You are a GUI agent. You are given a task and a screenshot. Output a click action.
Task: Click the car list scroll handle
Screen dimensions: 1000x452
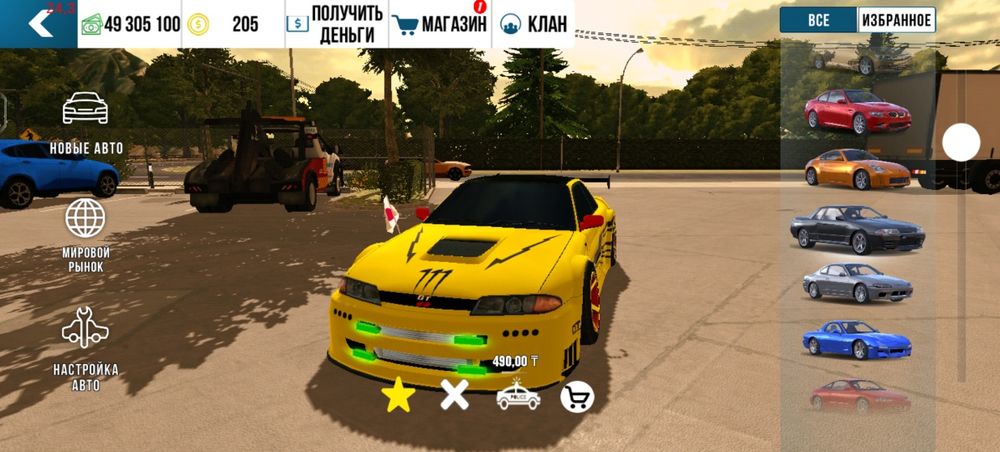tap(961, 143)
